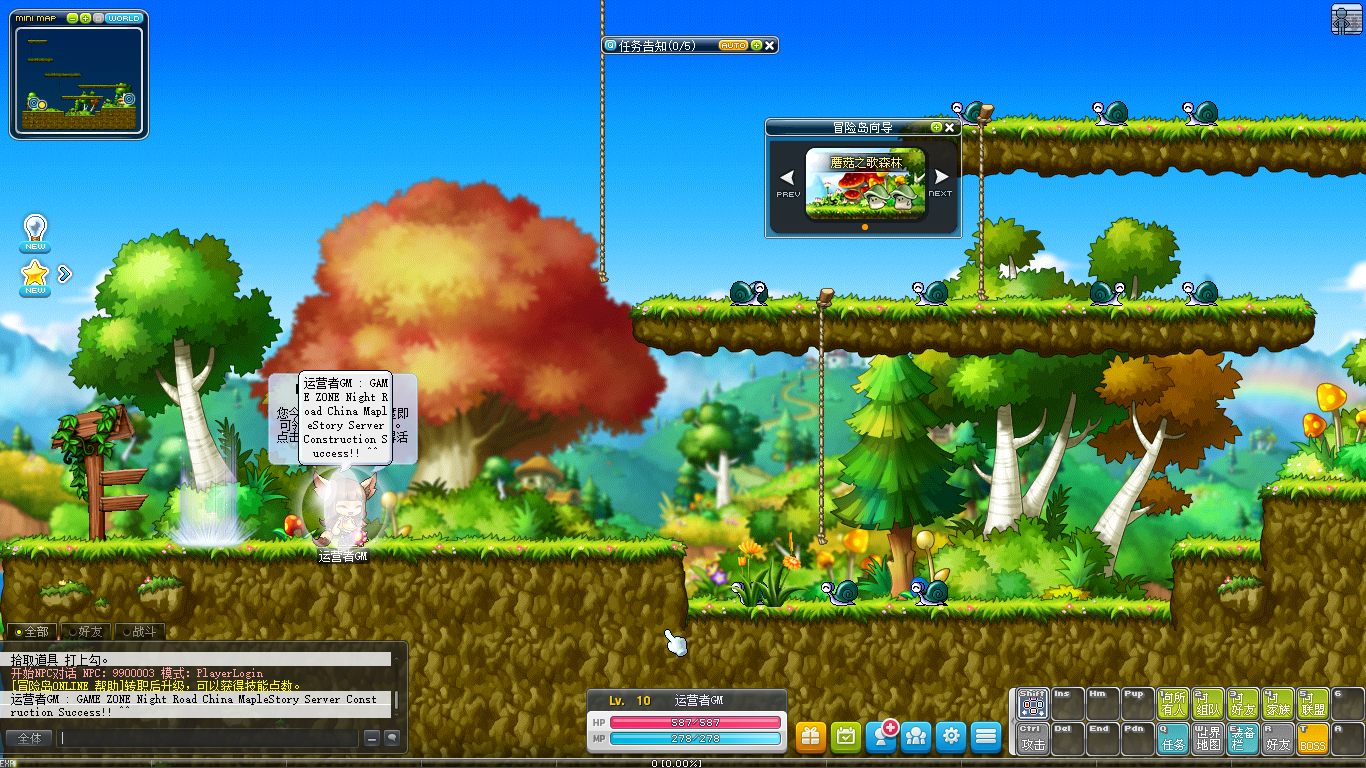Open the blue settings gear icon
1366x768 pixels.
(x=950, y=737)
